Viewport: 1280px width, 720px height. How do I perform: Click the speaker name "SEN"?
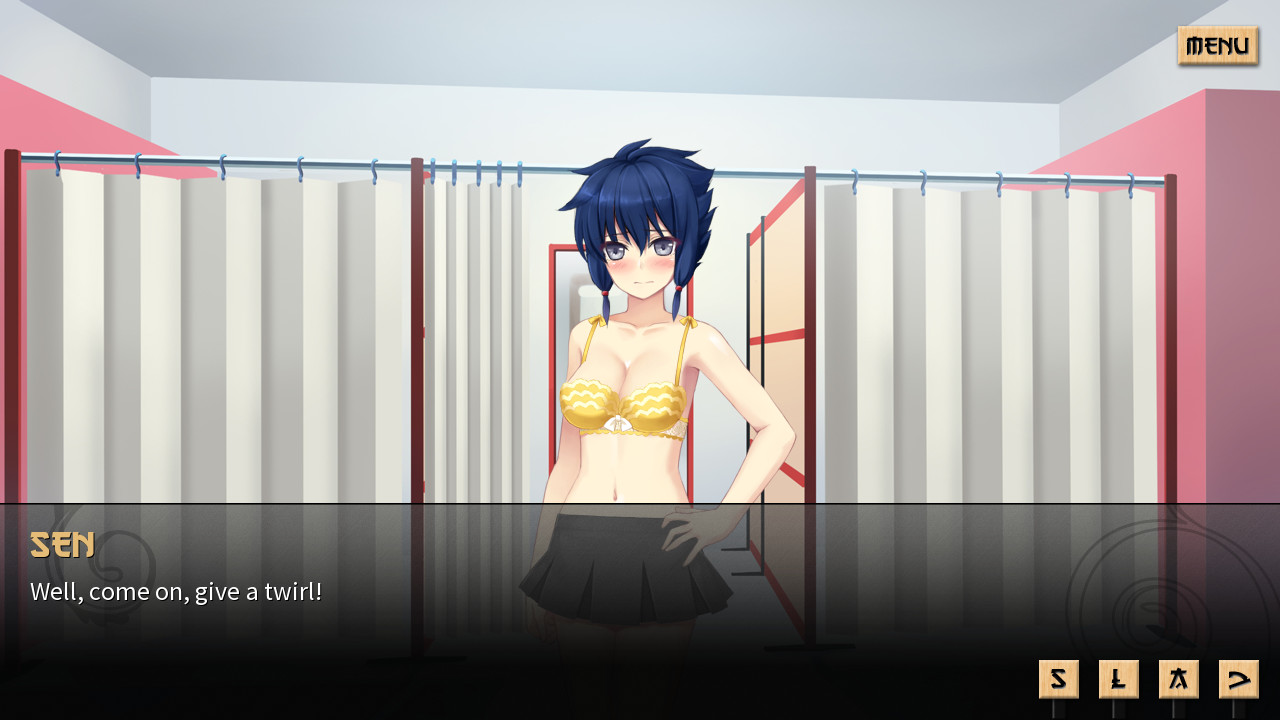click(62, 545)
